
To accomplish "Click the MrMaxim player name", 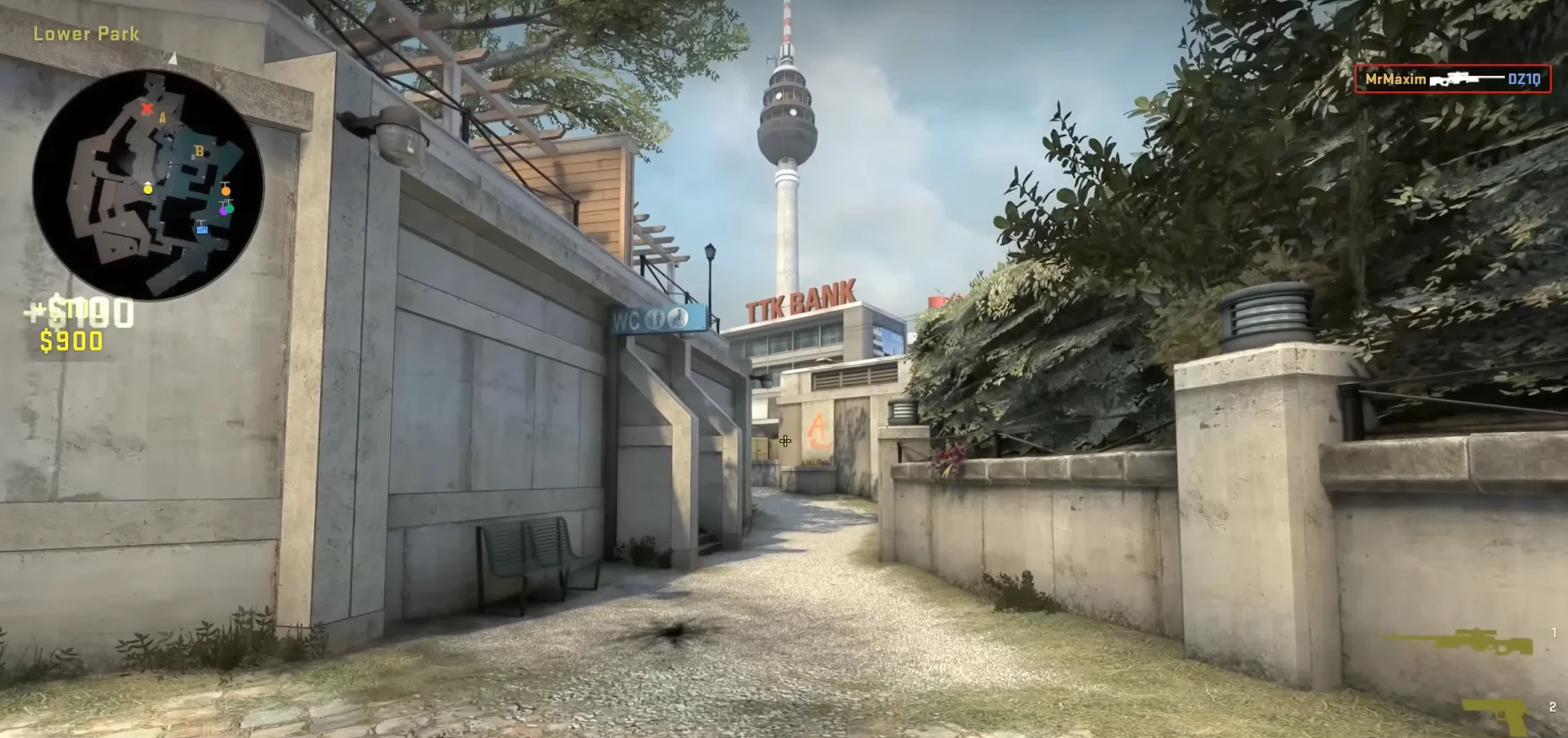I will [x=1395, y=79].
